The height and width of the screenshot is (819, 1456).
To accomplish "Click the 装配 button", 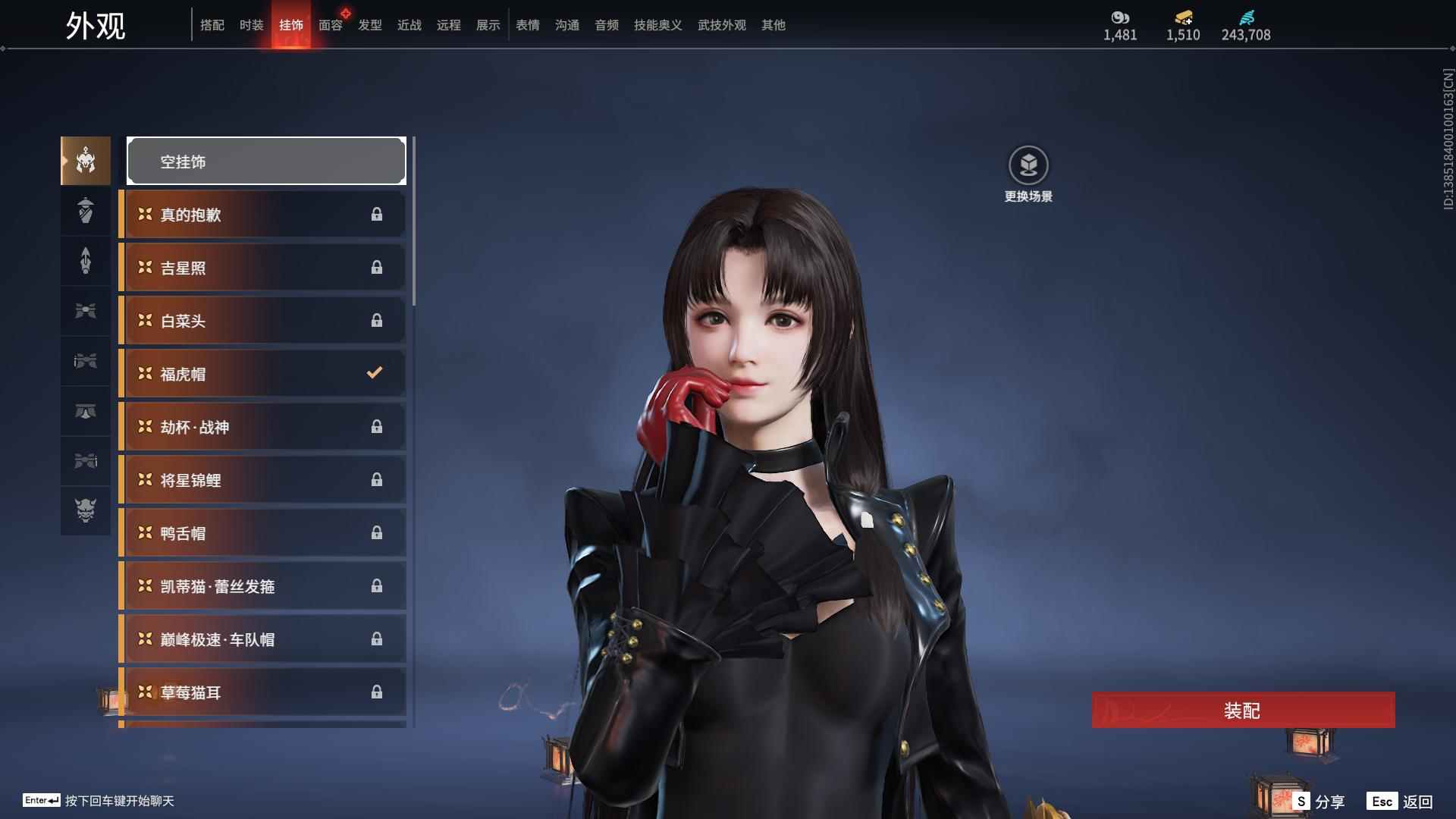I will 1242,711.
